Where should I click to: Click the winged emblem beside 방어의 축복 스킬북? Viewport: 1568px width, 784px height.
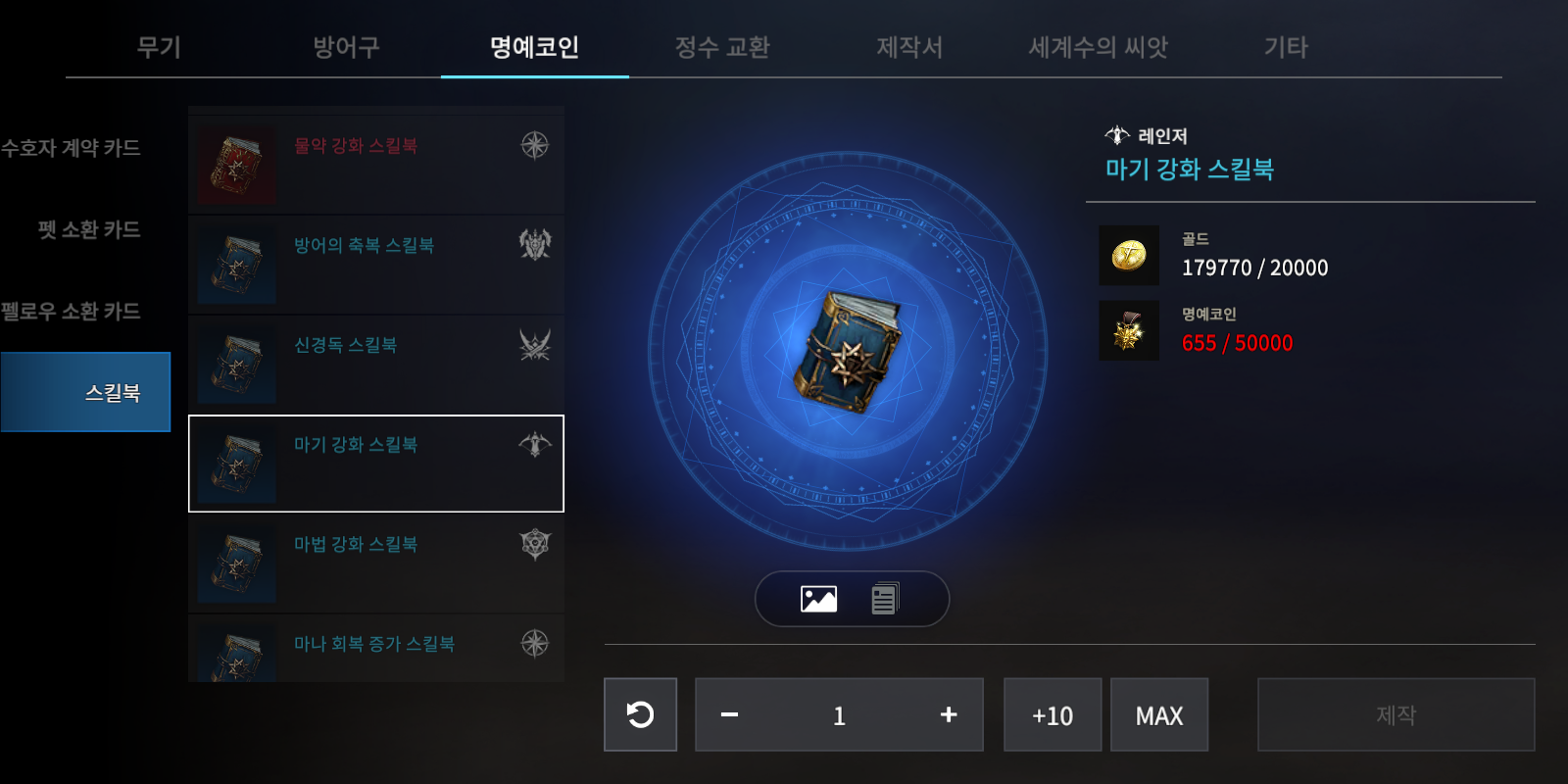point(534,245)
